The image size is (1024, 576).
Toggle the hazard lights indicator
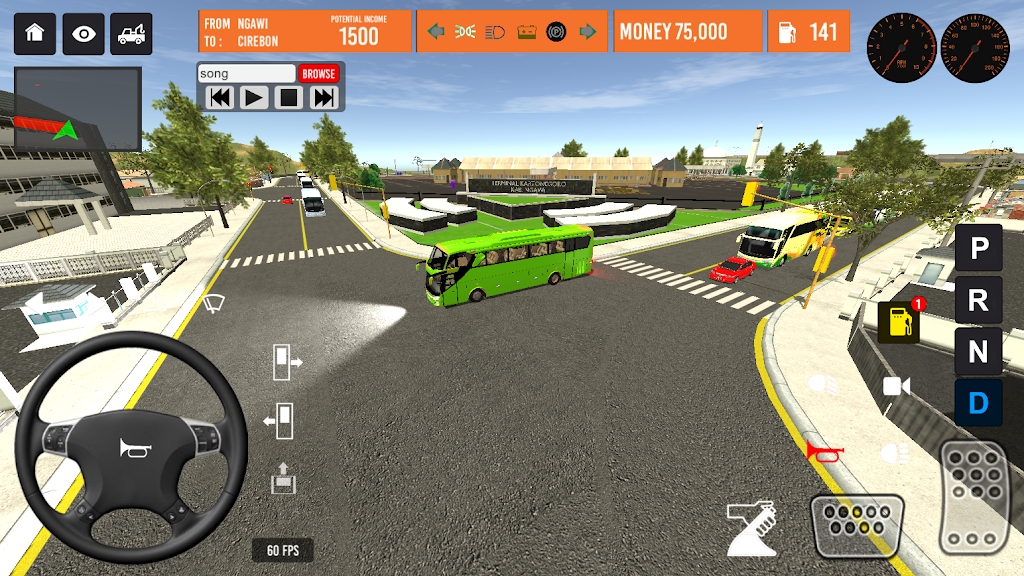click(x=465, y=32)
